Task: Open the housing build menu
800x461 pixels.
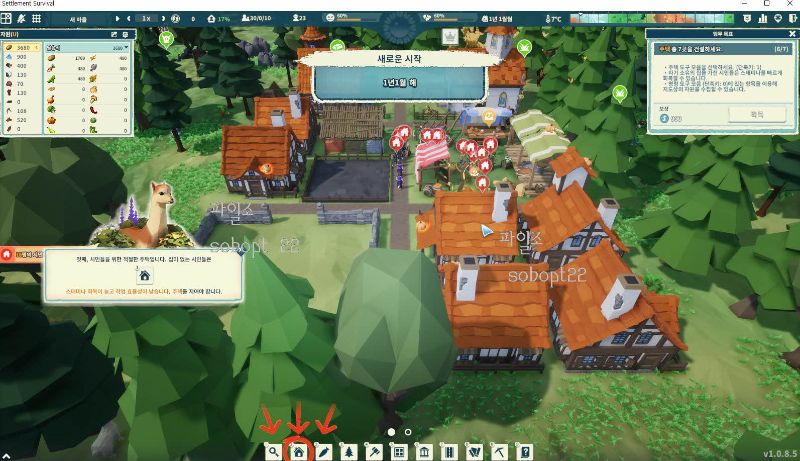Action: click(x=297, y=451)
